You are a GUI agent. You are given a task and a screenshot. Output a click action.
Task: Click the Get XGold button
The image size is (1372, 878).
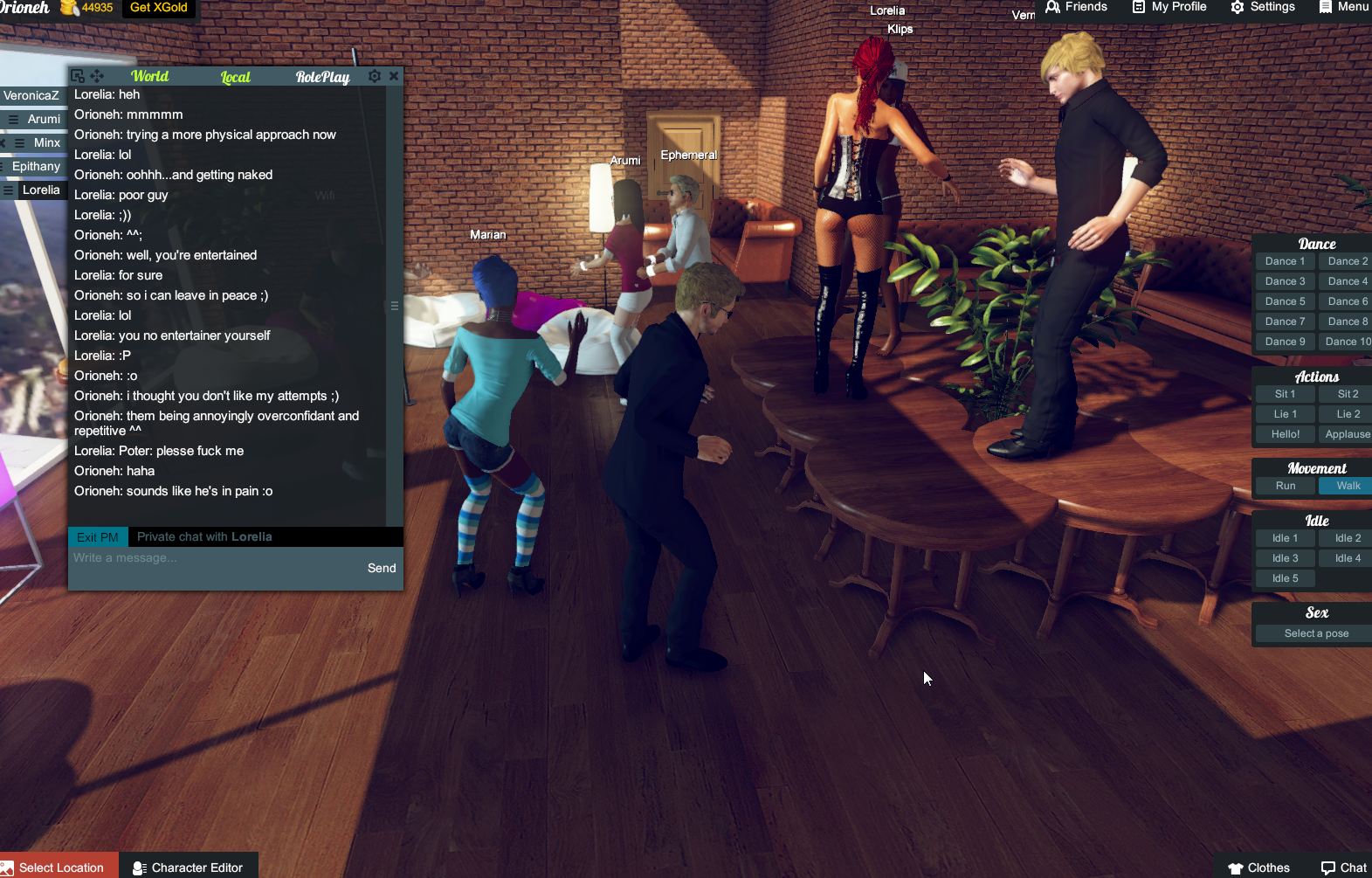tap(161, 7)
